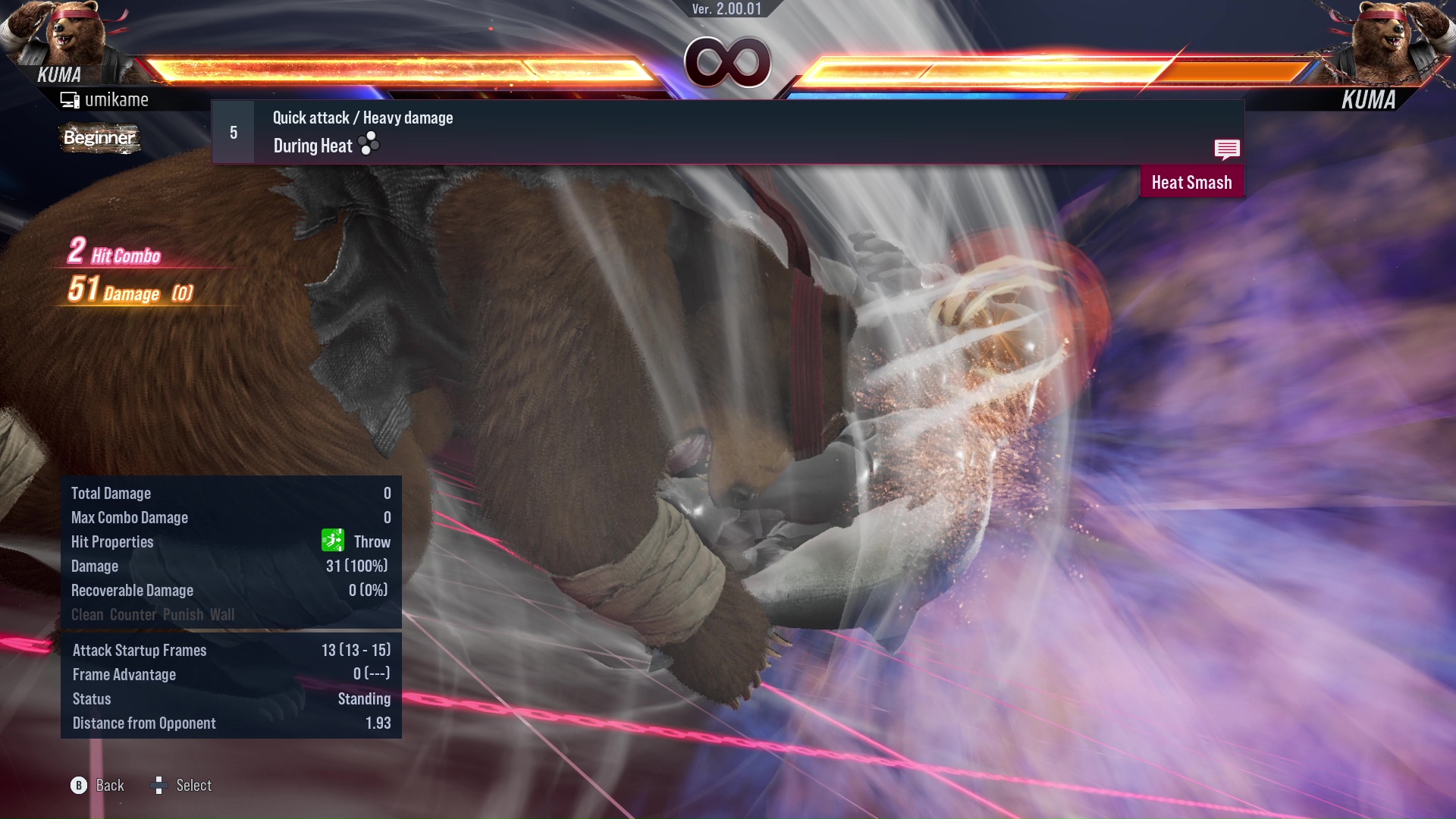Click the green Throw hit property icon
The height and width of the screenshot is (819, 1456).
tap(334, 541)
